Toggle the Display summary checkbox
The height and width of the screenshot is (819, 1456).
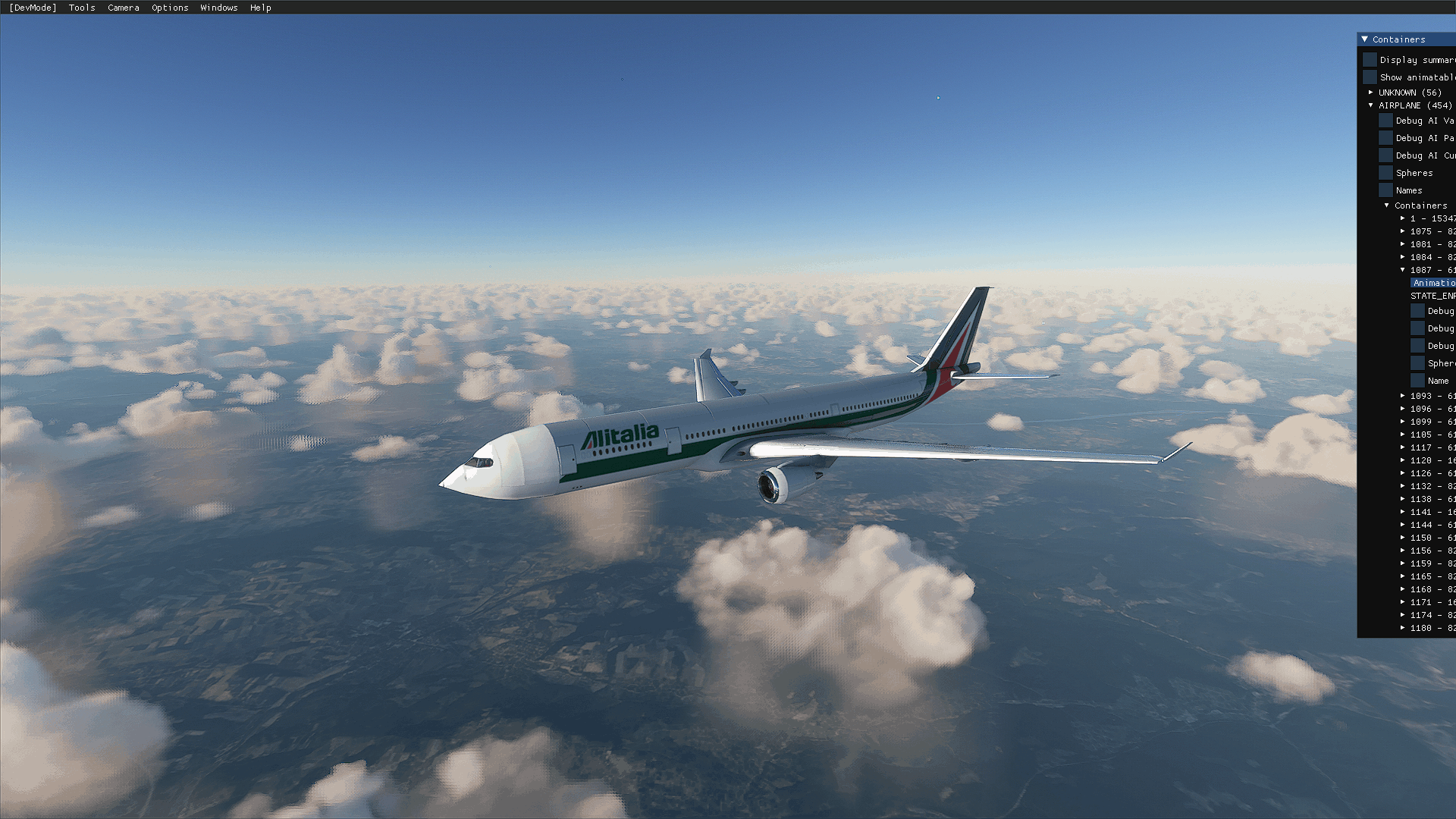pyautogui.click(x=1370, y=60)
